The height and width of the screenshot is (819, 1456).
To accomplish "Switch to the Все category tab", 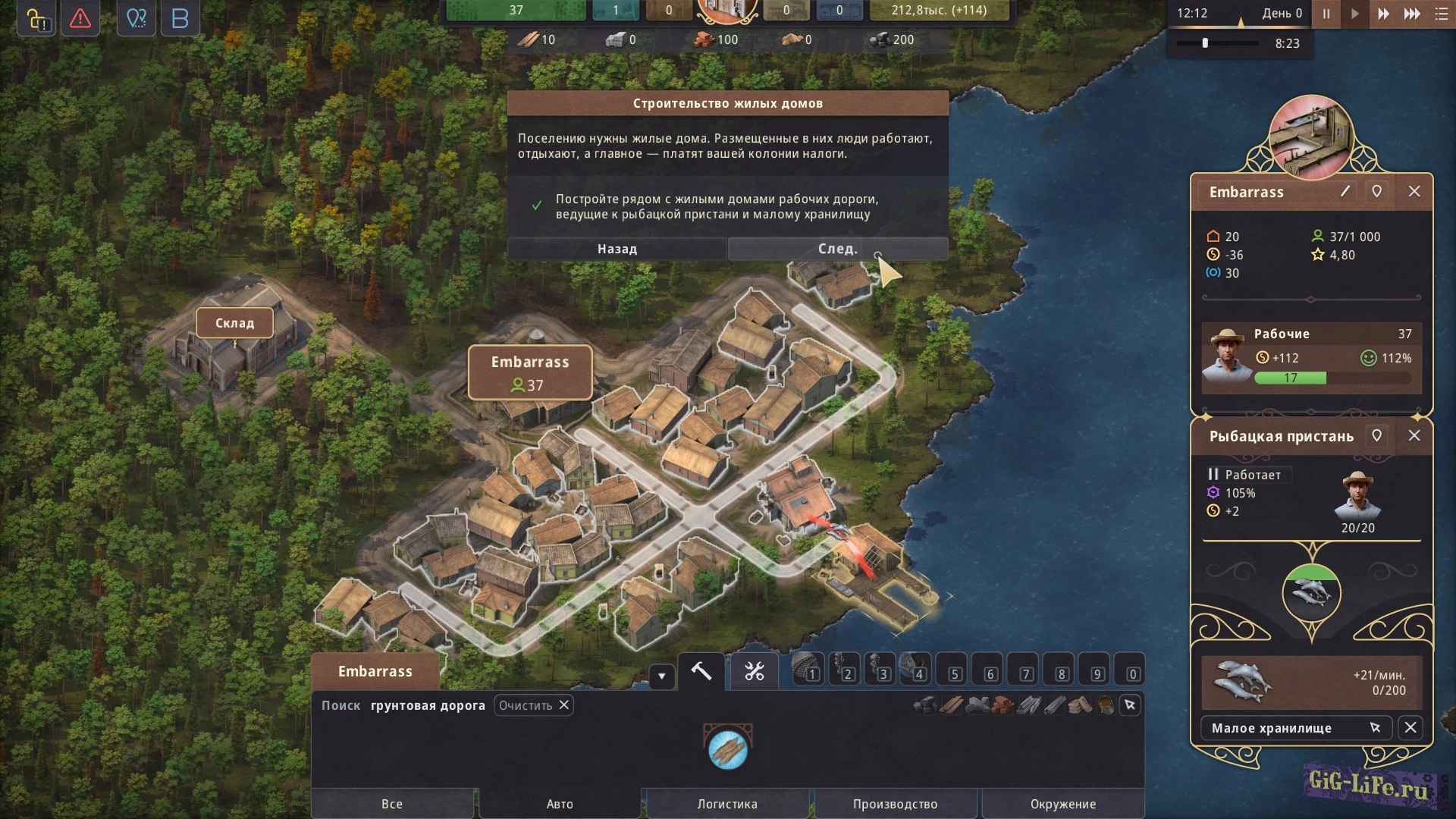I will (392, 804).
